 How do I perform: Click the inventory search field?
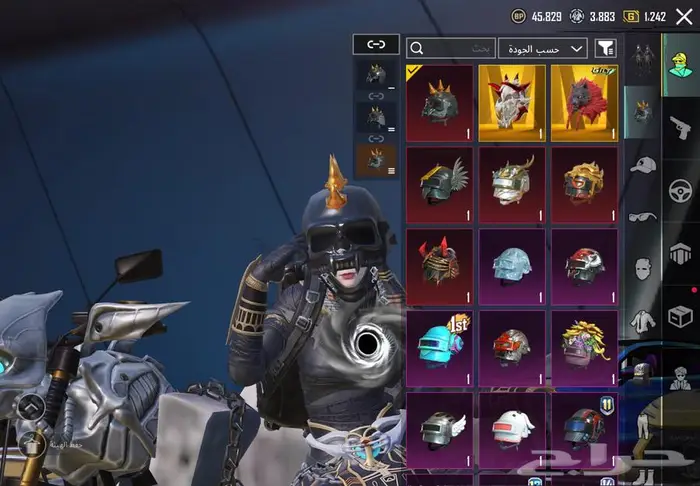tap(451, 48)
